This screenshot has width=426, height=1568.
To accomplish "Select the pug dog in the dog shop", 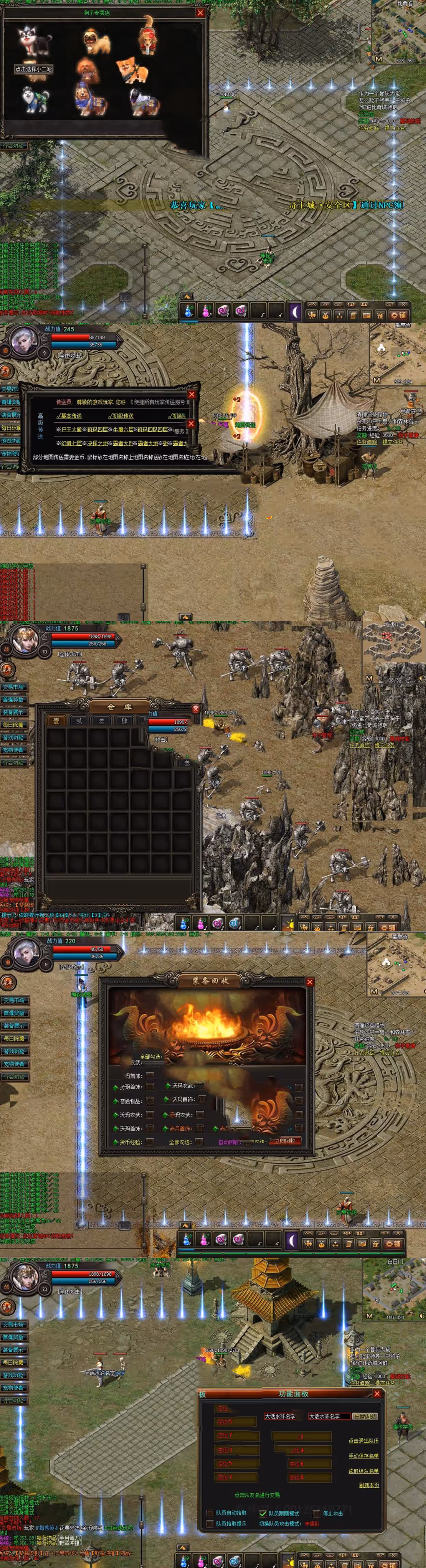I will point(97,42).
